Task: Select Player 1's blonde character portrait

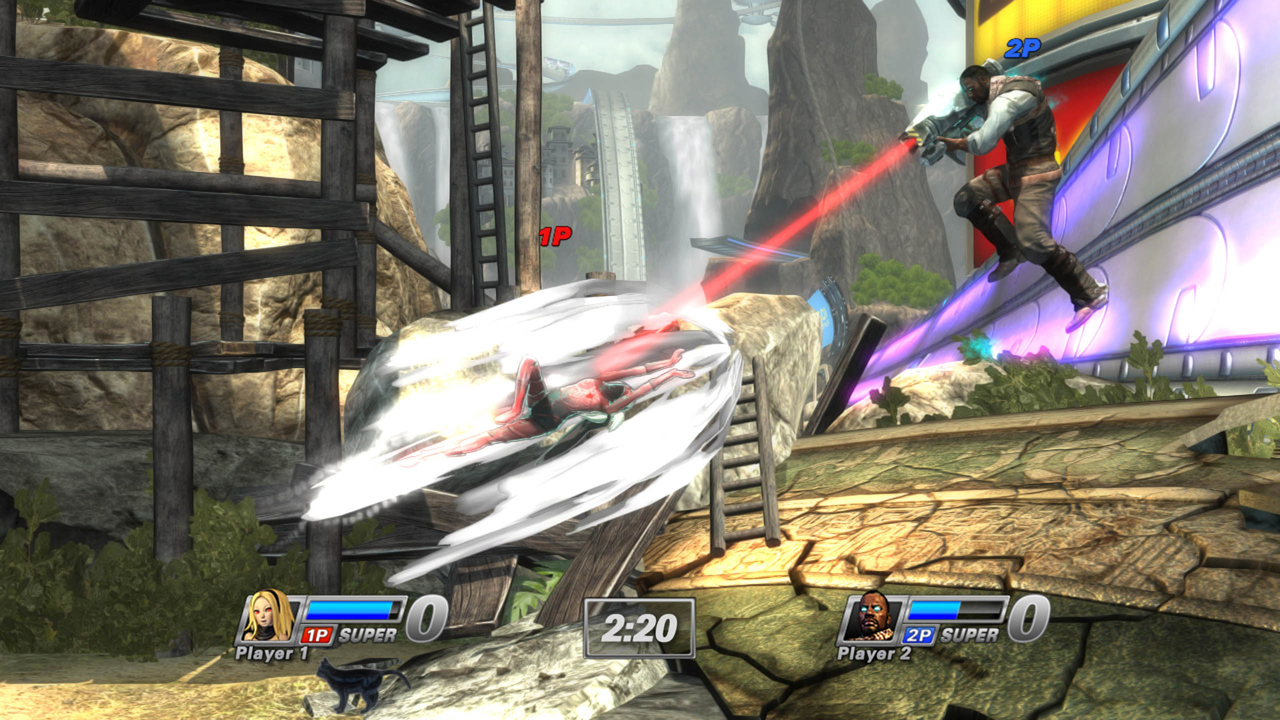Action: (270, 617)
